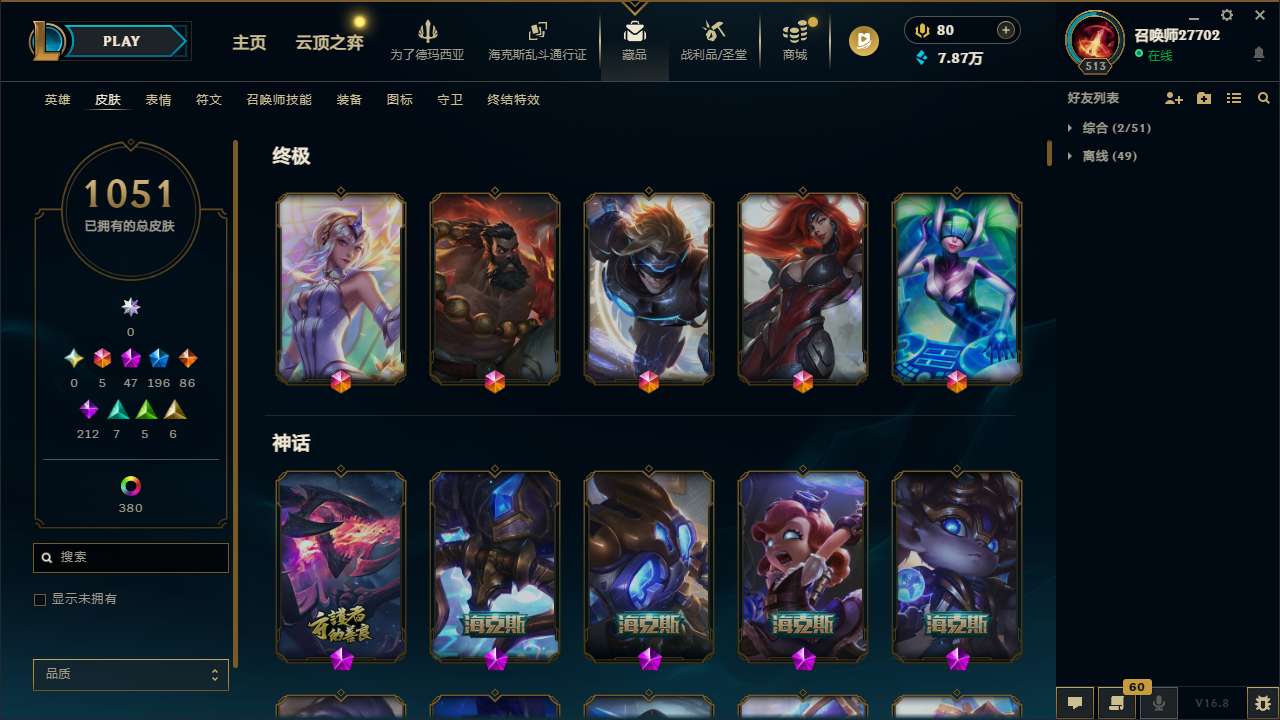This screenshot has width=1280, height=720.
Task: Open the chat bubble icon bottom right
Action: coord(1073,703)
